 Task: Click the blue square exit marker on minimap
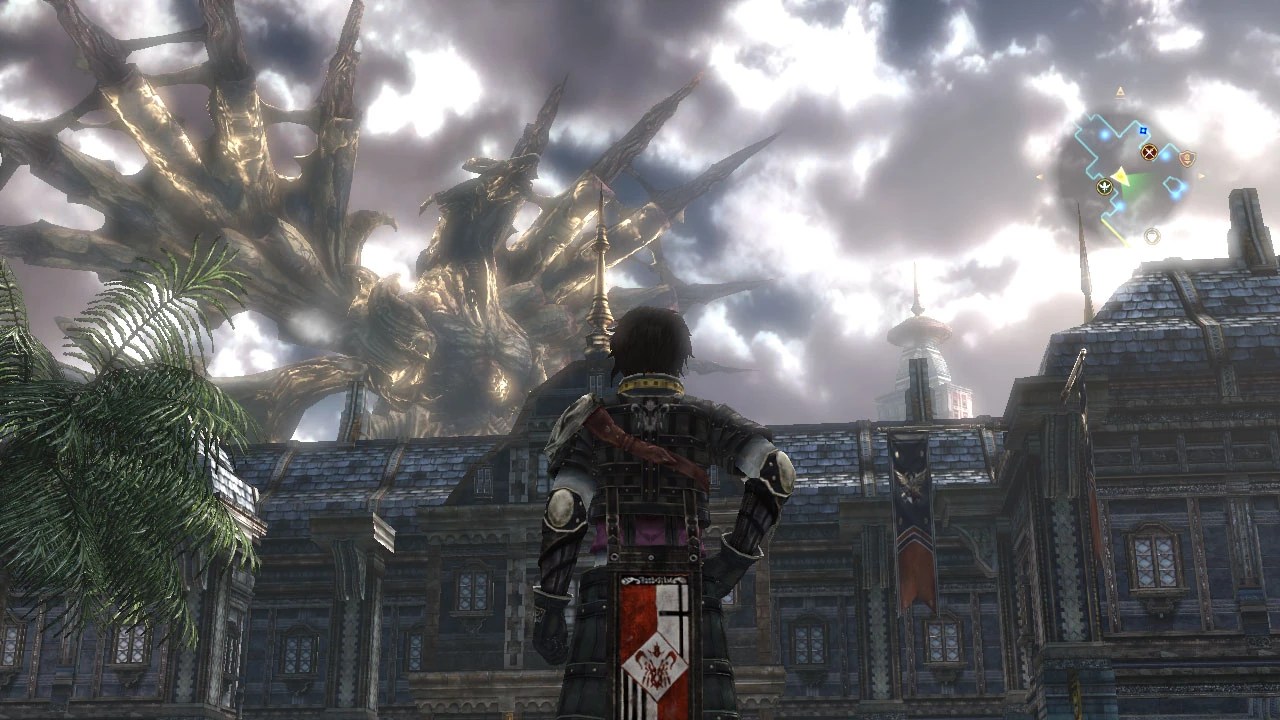[x=1142, y=131]
